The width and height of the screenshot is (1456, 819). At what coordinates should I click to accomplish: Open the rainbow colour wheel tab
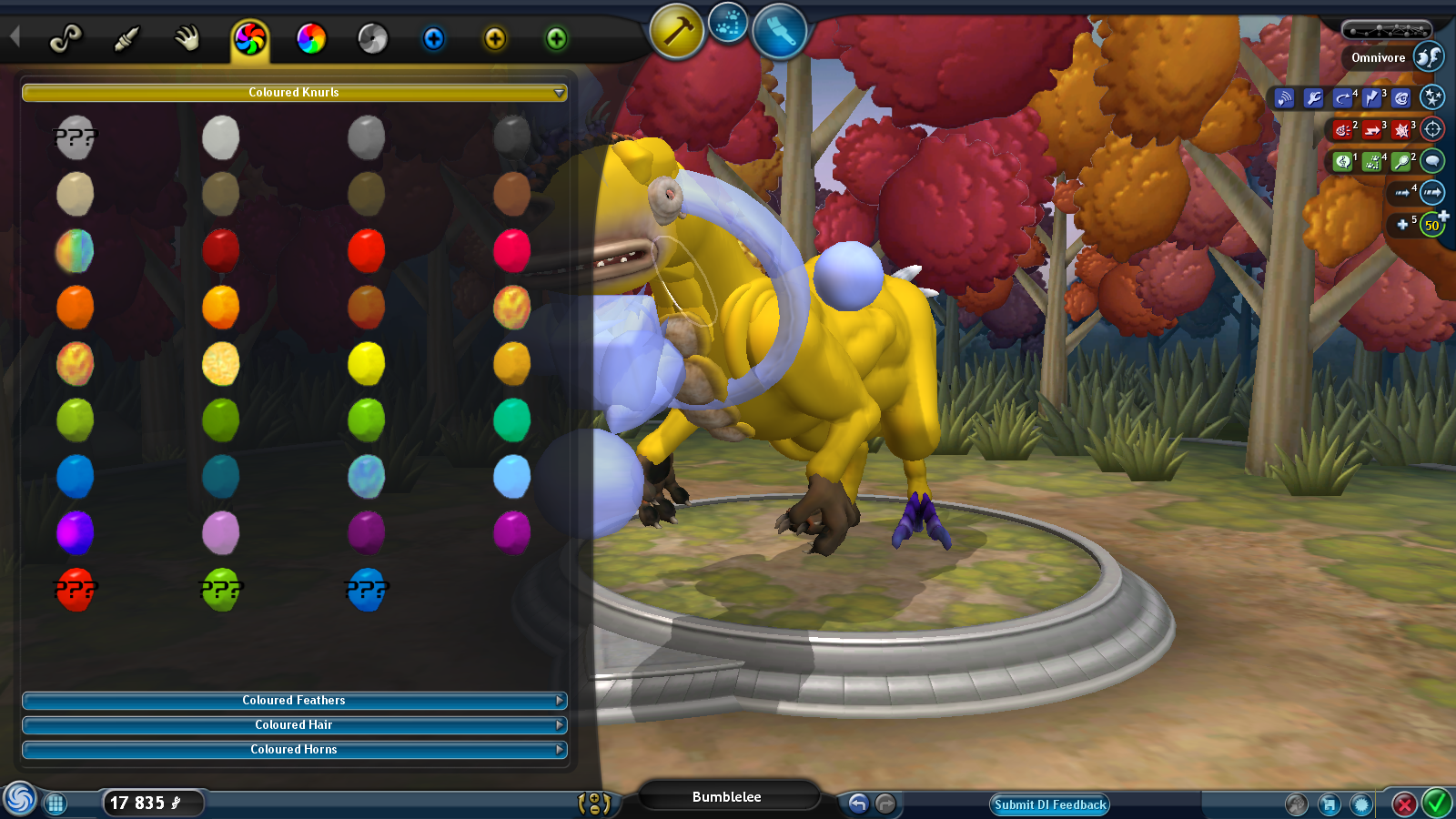[311, 39]
